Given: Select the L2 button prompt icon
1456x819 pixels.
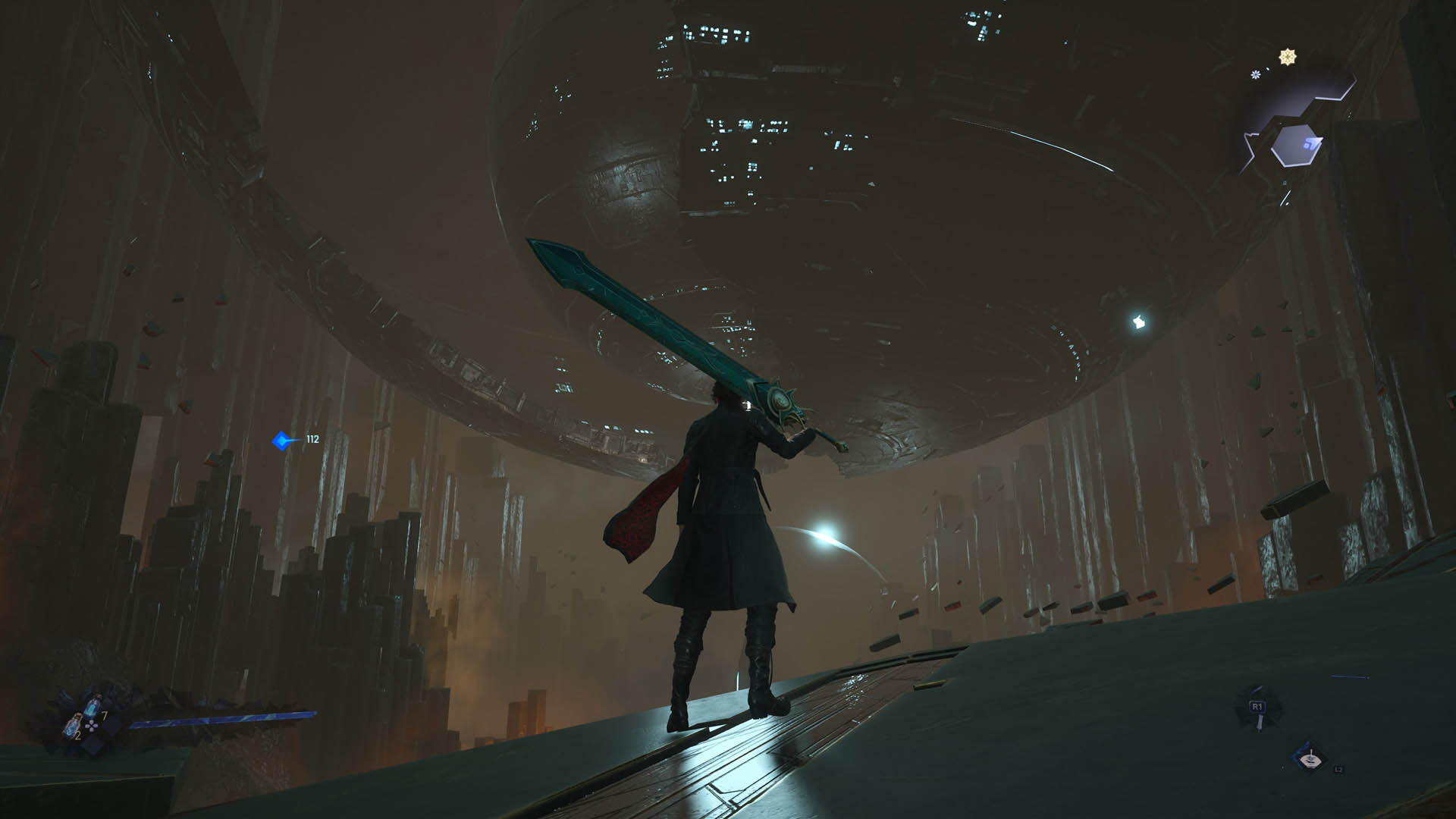Looking at the screenshot, I should click(1339, 770).
